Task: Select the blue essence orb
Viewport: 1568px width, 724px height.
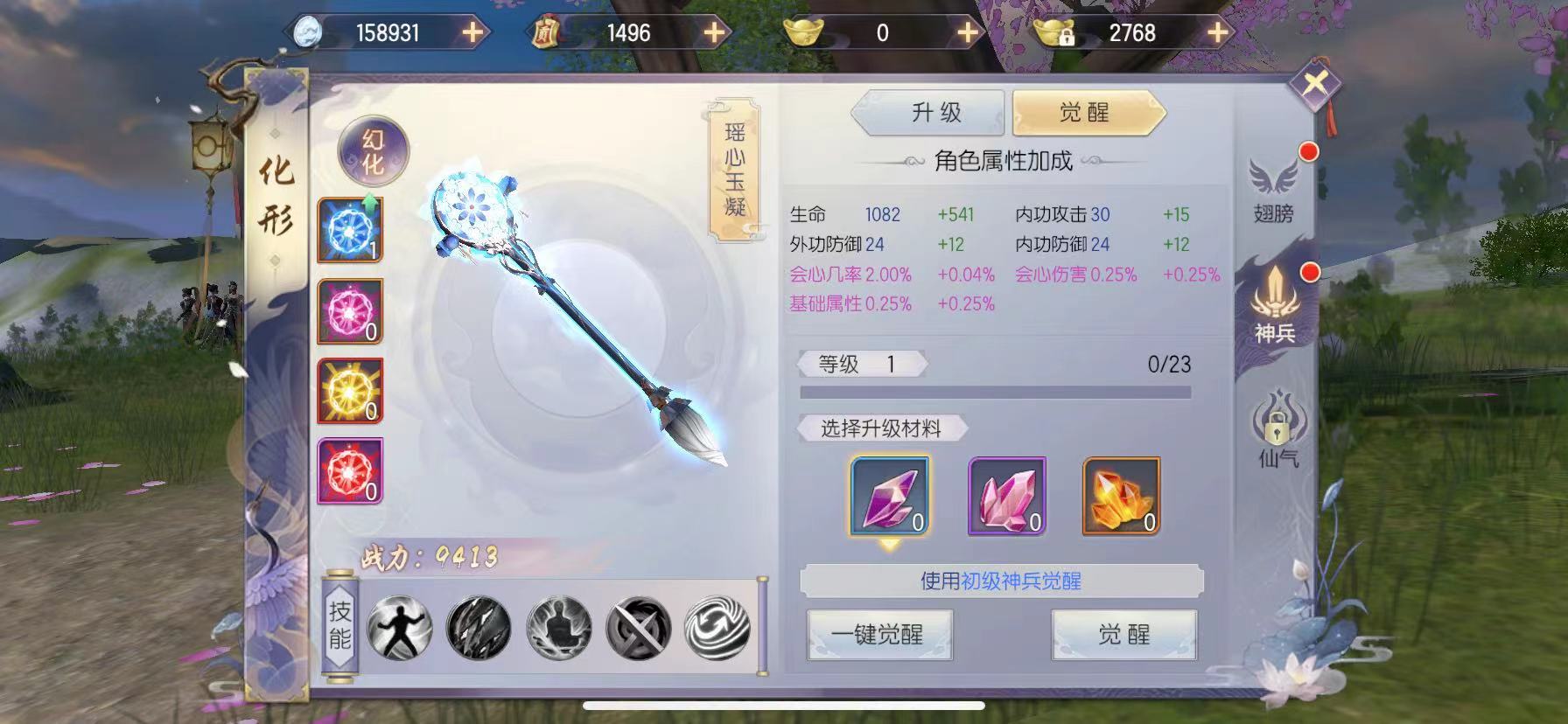Action: [x=348, y=232]
